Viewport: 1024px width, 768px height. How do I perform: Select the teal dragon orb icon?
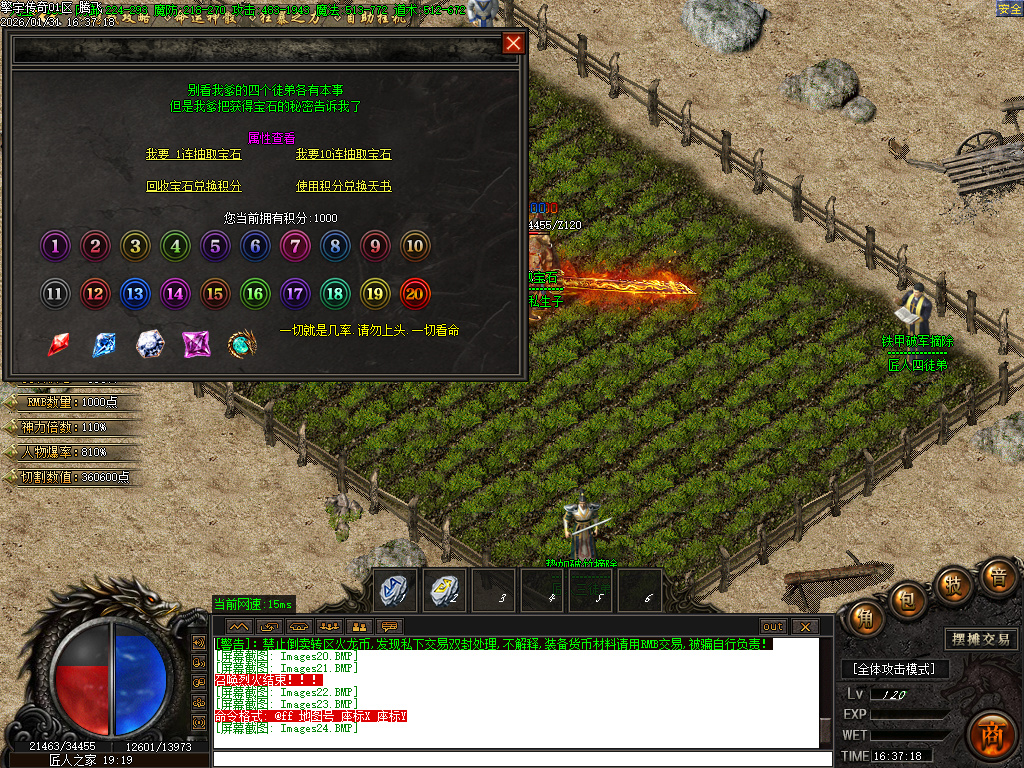242,344
